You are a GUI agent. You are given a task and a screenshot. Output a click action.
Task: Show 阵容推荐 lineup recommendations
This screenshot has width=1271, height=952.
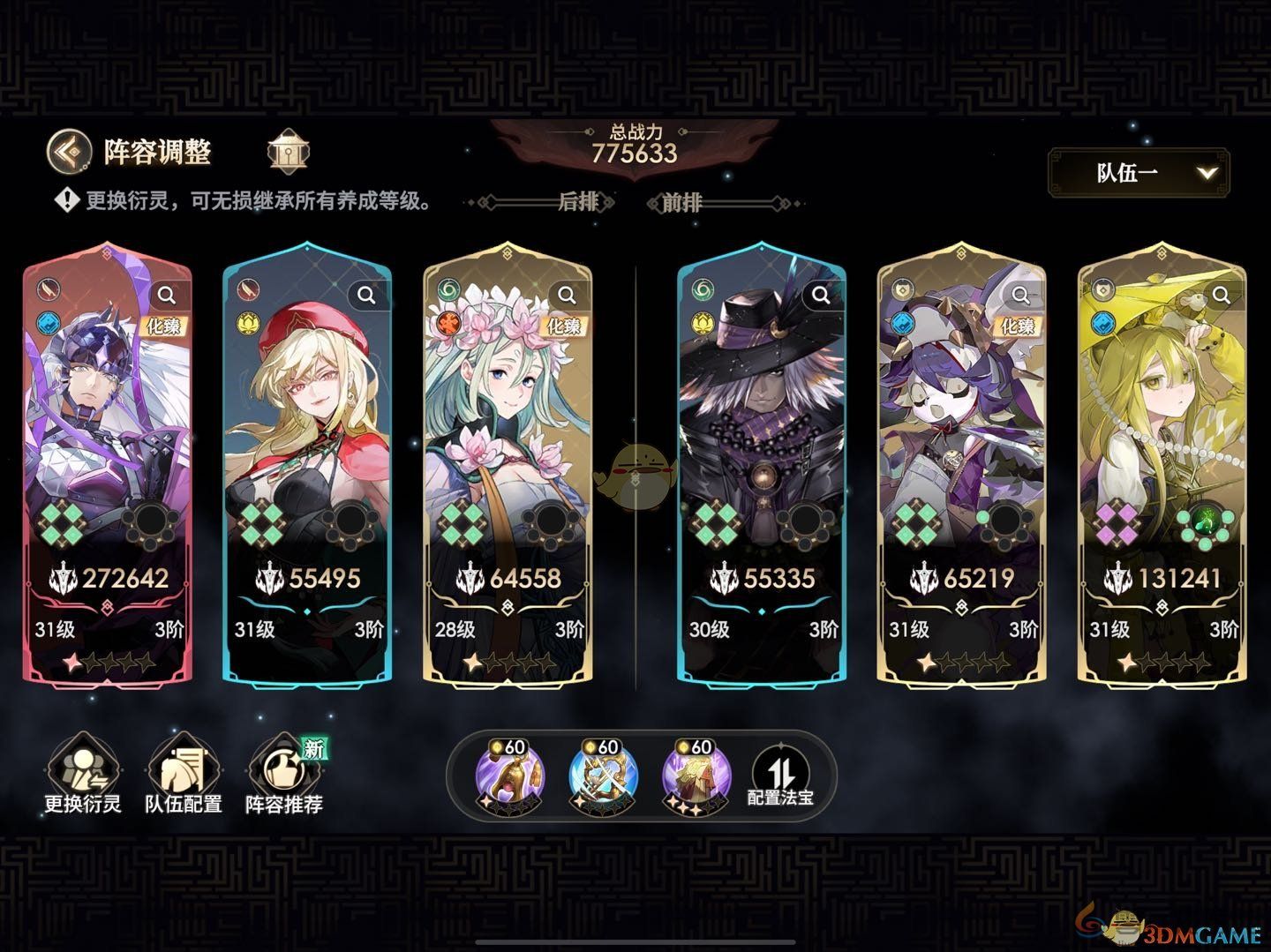click(283, 775)
